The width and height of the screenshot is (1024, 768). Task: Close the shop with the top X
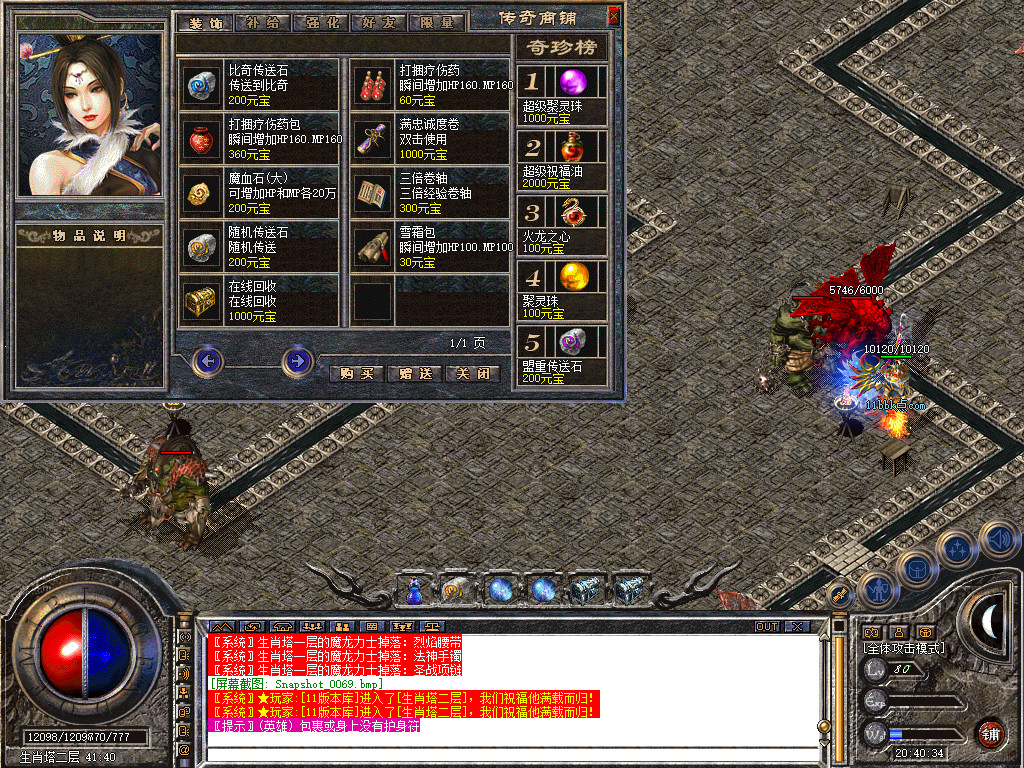pyautogui.click(x=613, y=16)
